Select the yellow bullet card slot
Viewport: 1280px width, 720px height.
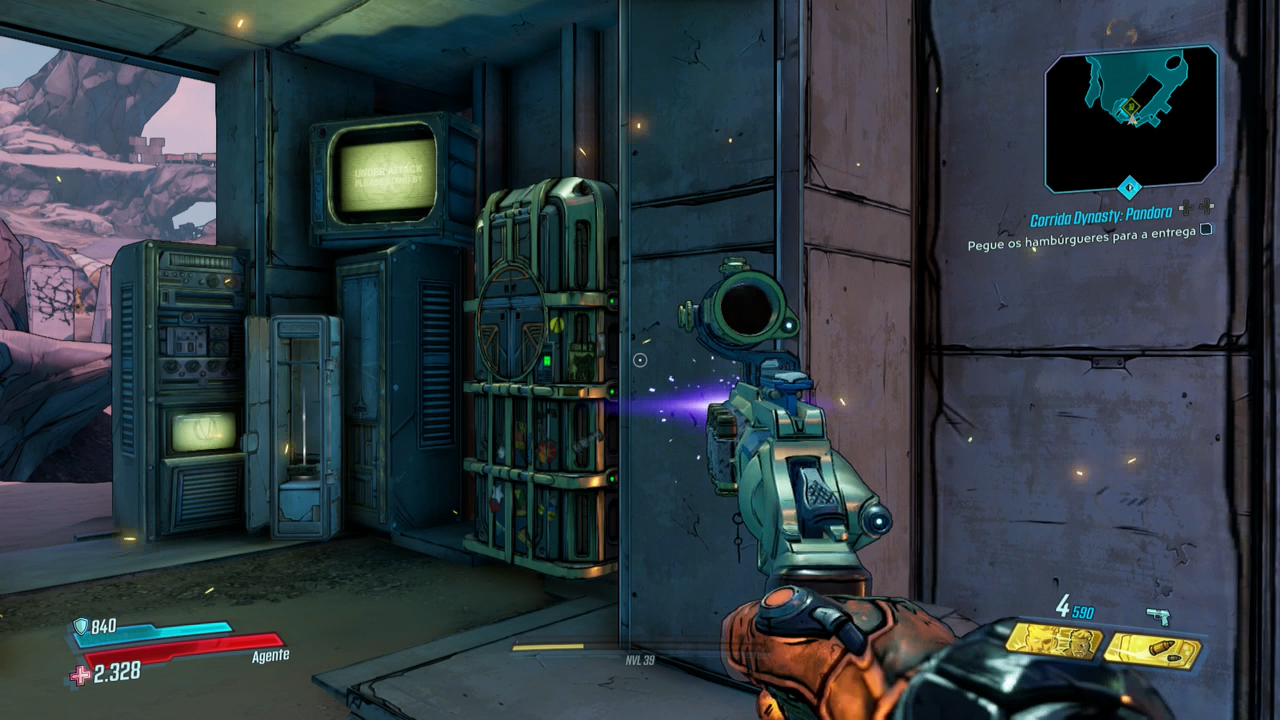click(x=1153, y=650)
